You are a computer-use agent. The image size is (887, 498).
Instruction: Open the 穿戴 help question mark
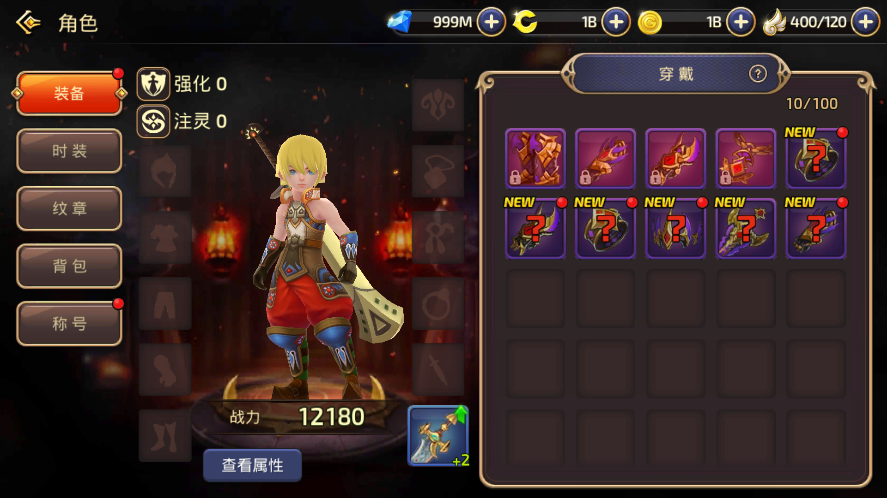(x=757, y=73)
